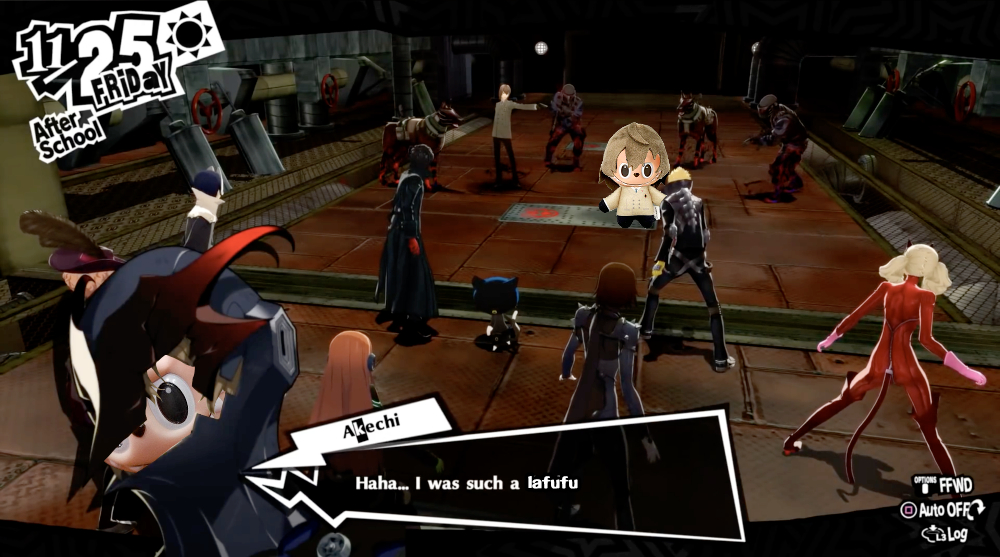The height and width of the screenshot is (557, 1000).
Task: Fast-forward the dialogue with FFWD
Action: coord(946,483)
